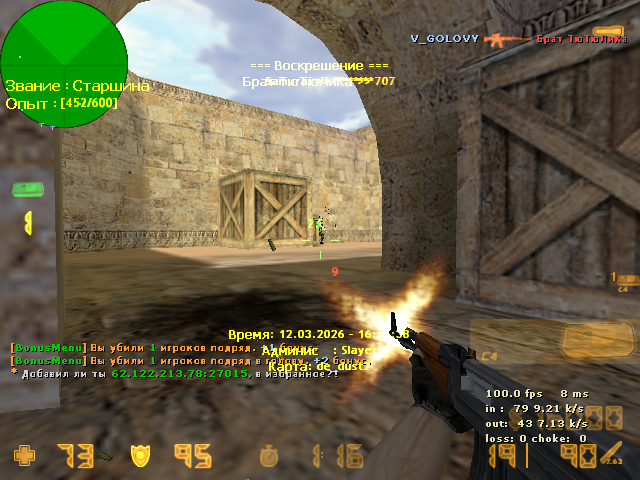The image size is (640, 480).
Task: Click the green money bundle icon
Action: tap(26, 190)
